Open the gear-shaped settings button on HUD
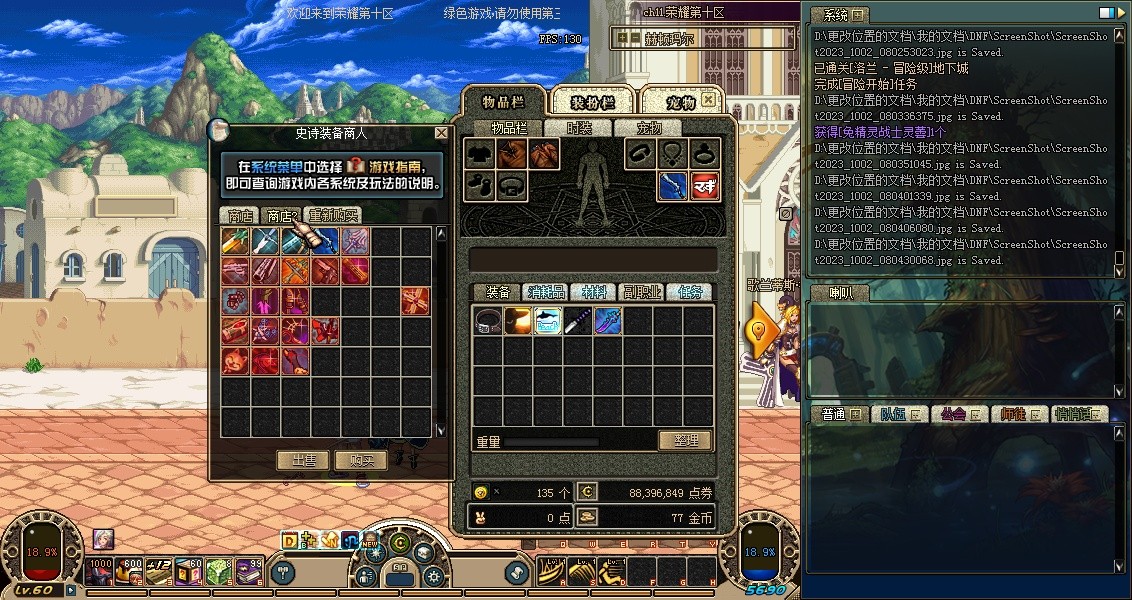1132x600 pixels. click(x=433, y=576)
